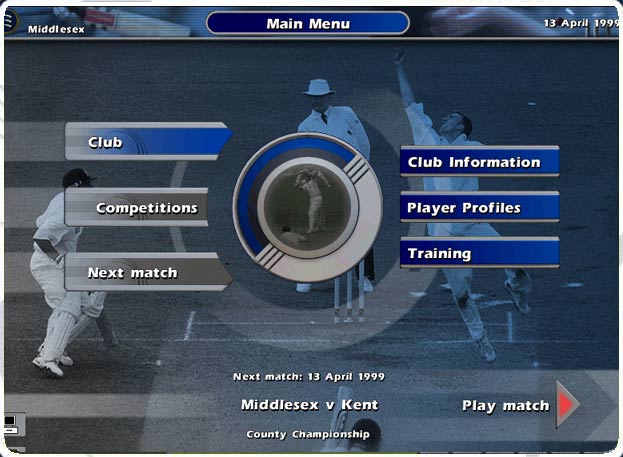This screenshot has height=457, width=623.
Task: Click the computer icon in bottom-left corner
Action: (x=10, y=423)
